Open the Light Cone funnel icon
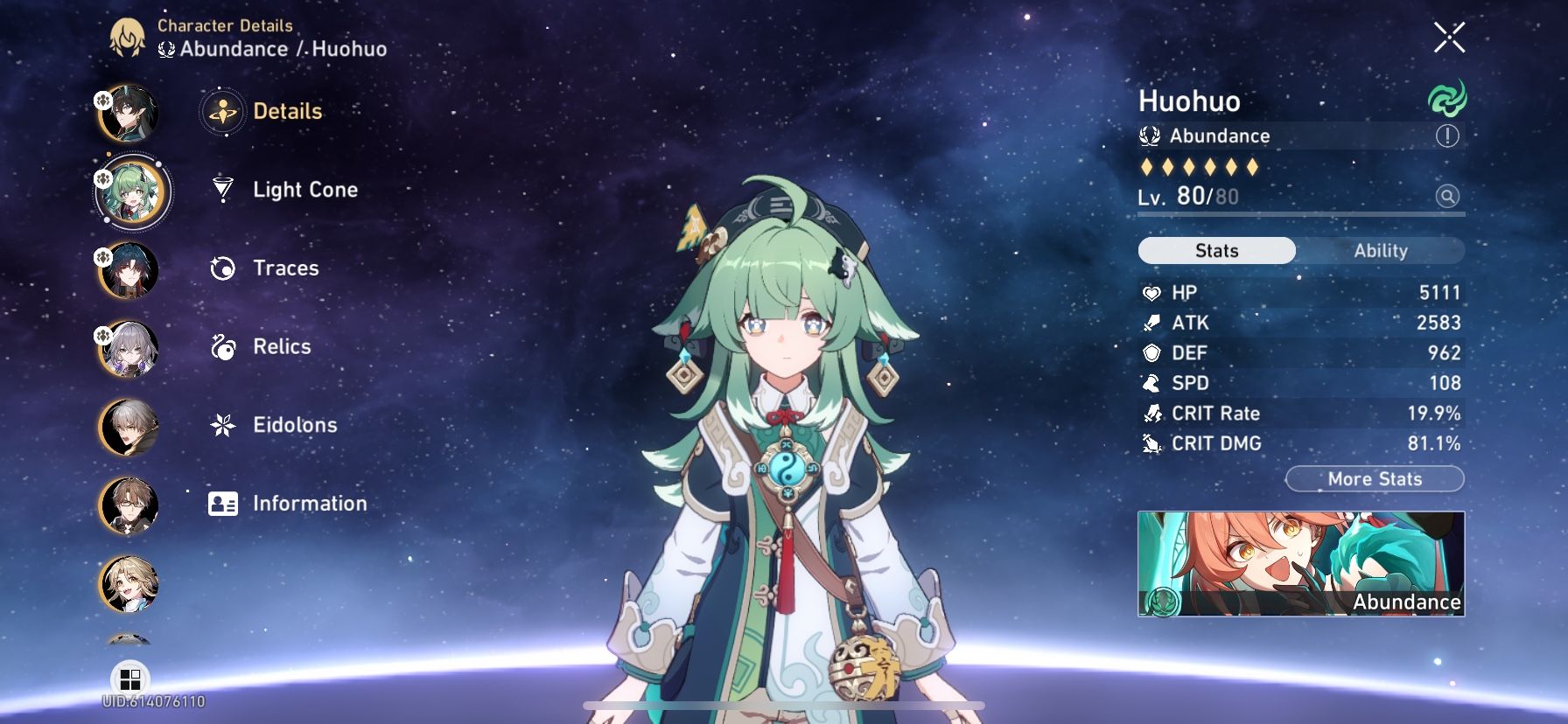 (x=223, y=190)
